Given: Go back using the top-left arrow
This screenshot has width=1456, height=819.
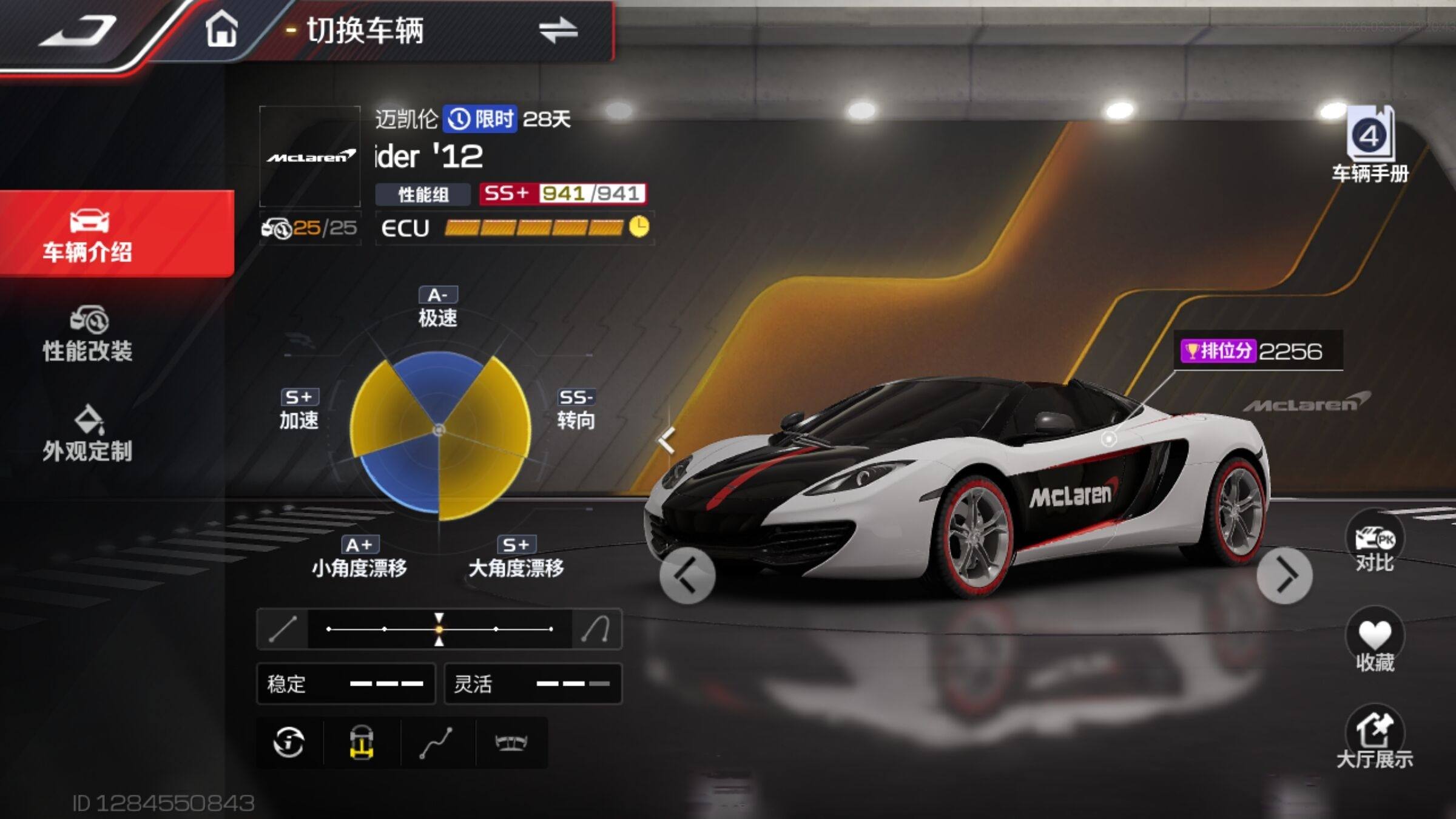Looking at the screenshot, I should point(78,32).
